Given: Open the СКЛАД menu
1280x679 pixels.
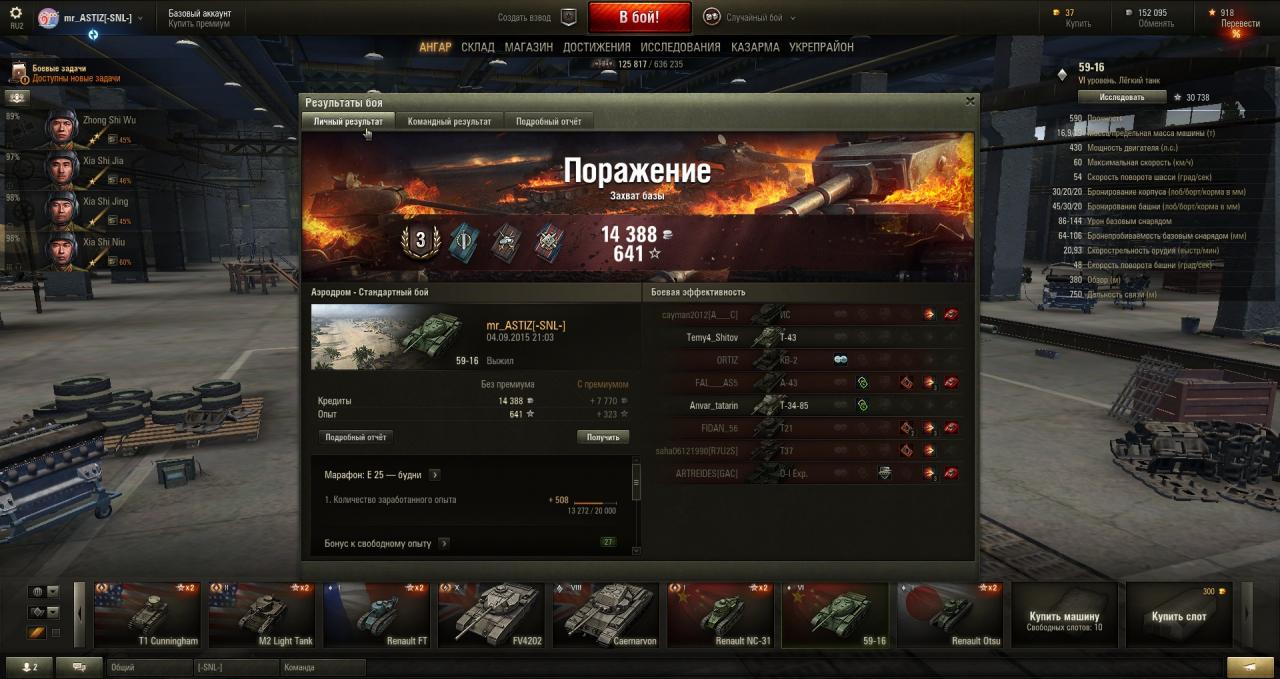Looking at the screenshot, I should (478, 47).
